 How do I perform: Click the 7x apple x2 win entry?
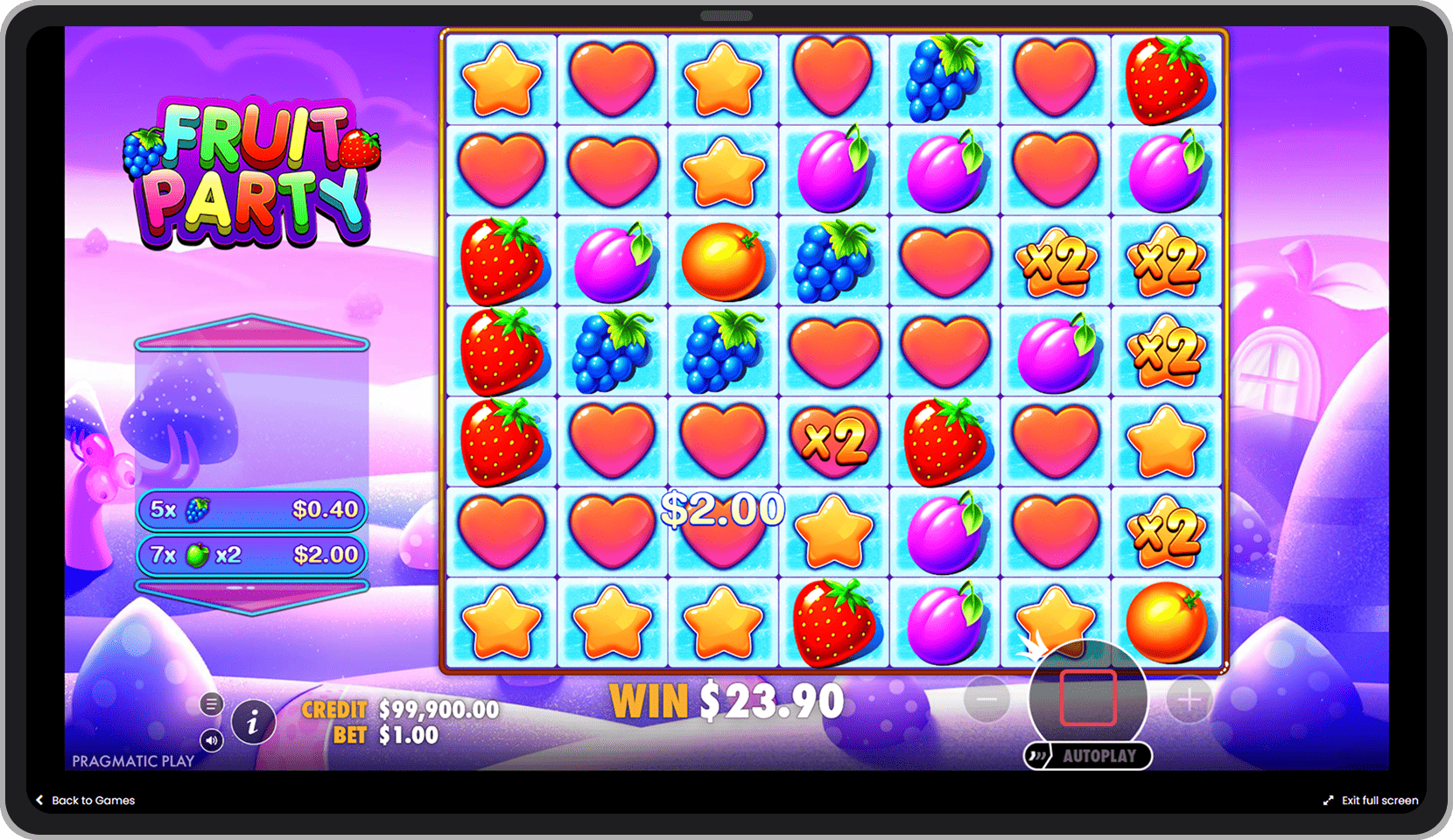[251, 555]
